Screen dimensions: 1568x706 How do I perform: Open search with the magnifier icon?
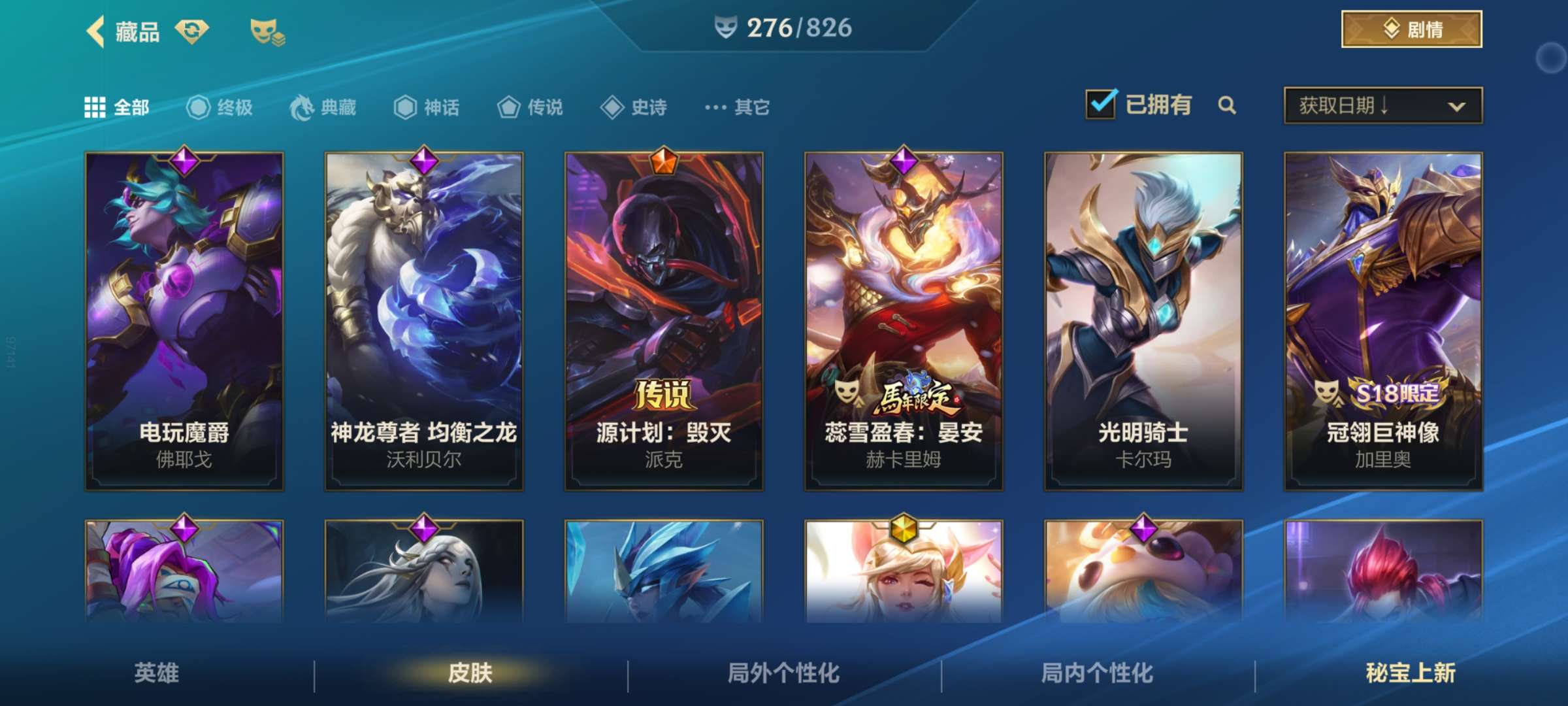coord(1227,105)
